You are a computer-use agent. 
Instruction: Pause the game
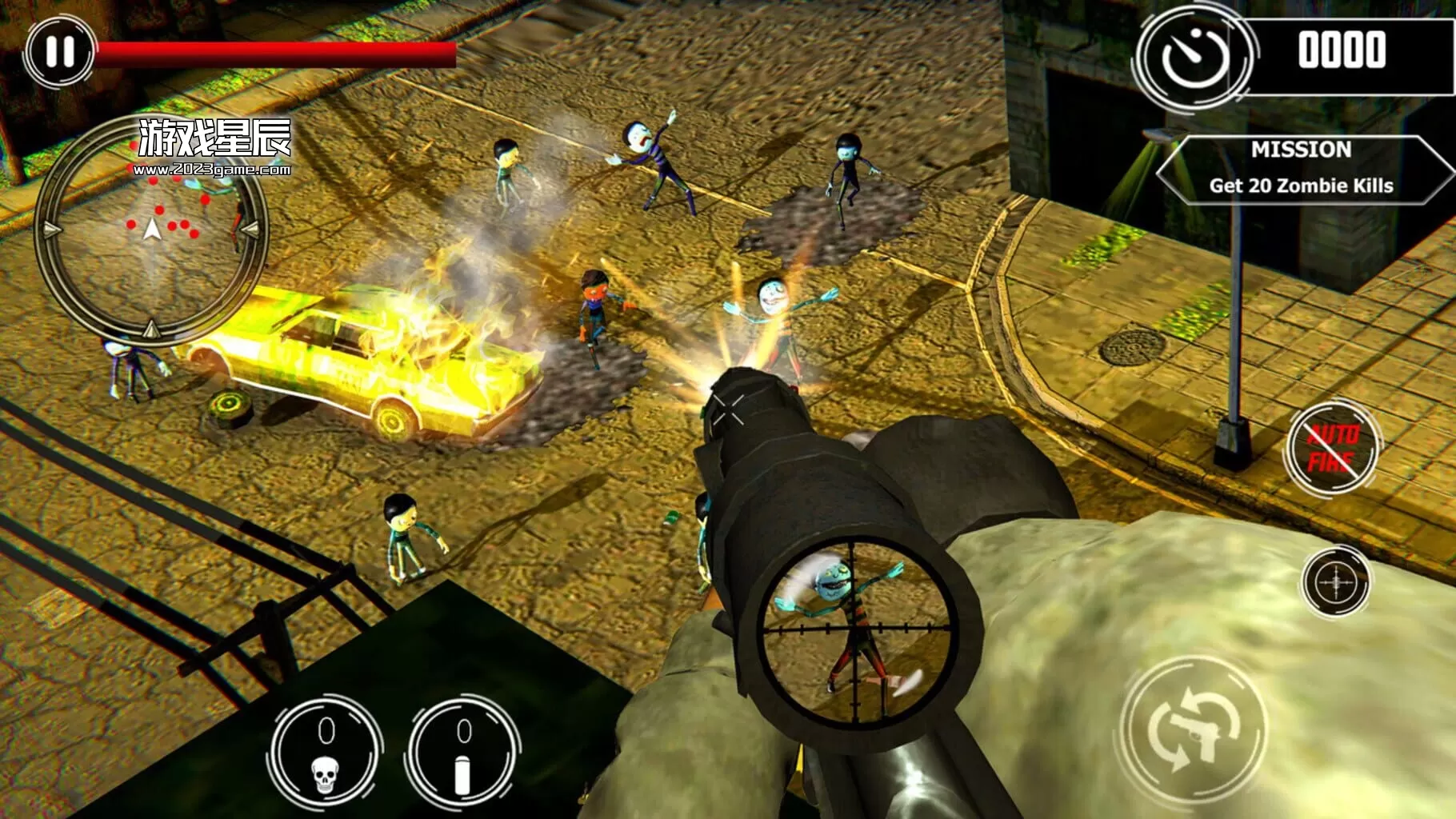[59, 52]
